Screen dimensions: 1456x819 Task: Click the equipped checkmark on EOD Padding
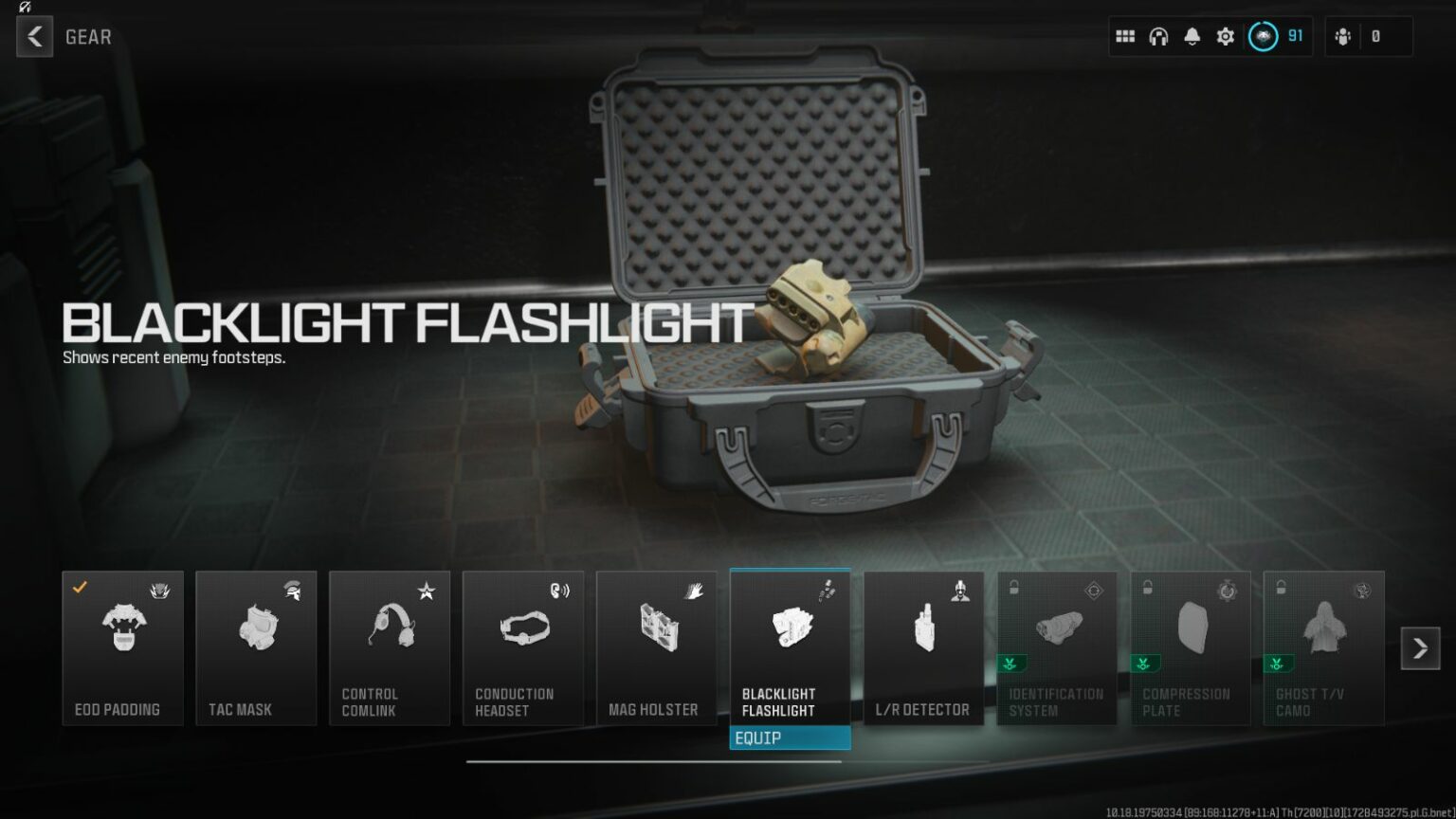tap(80, 586)
